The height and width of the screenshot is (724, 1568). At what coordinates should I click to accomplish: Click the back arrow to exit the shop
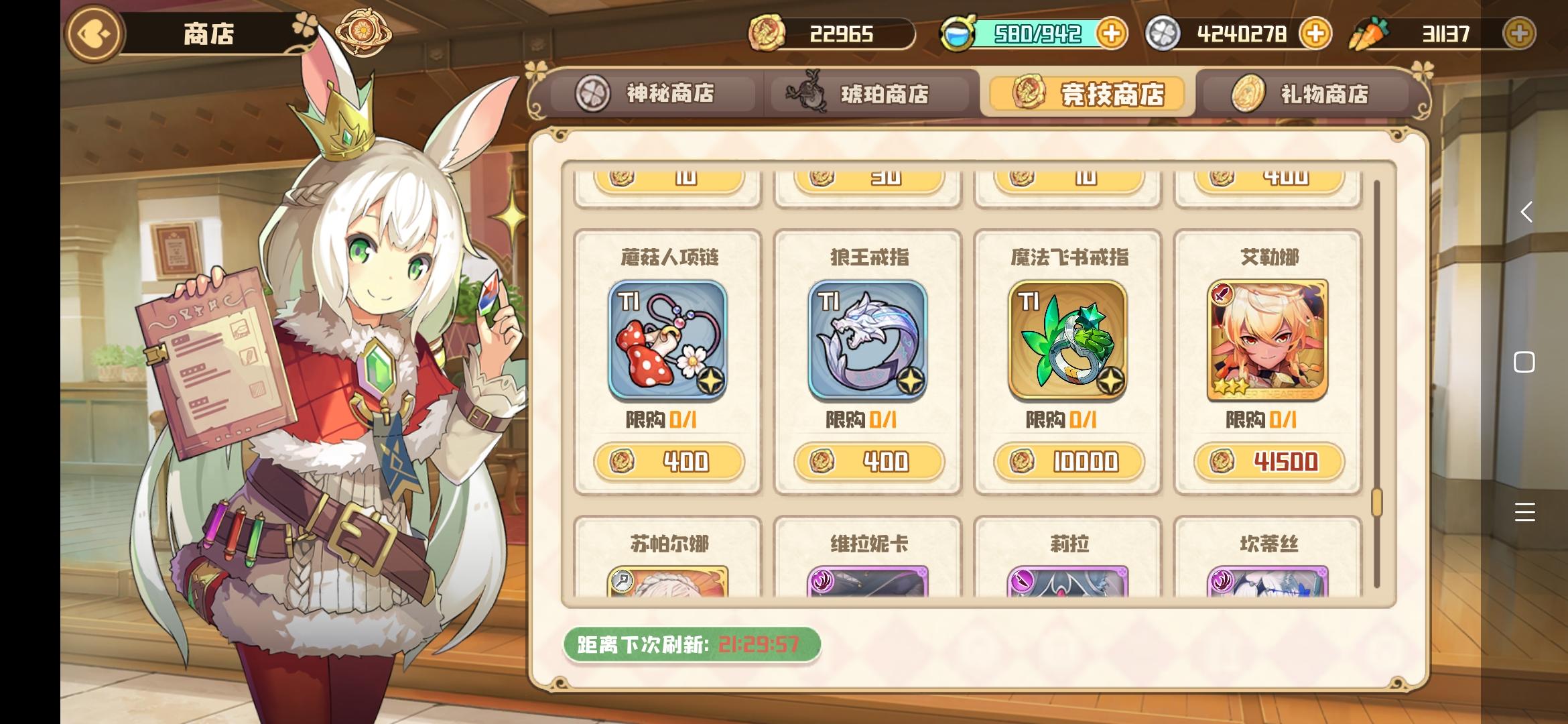tap(92, 33)
